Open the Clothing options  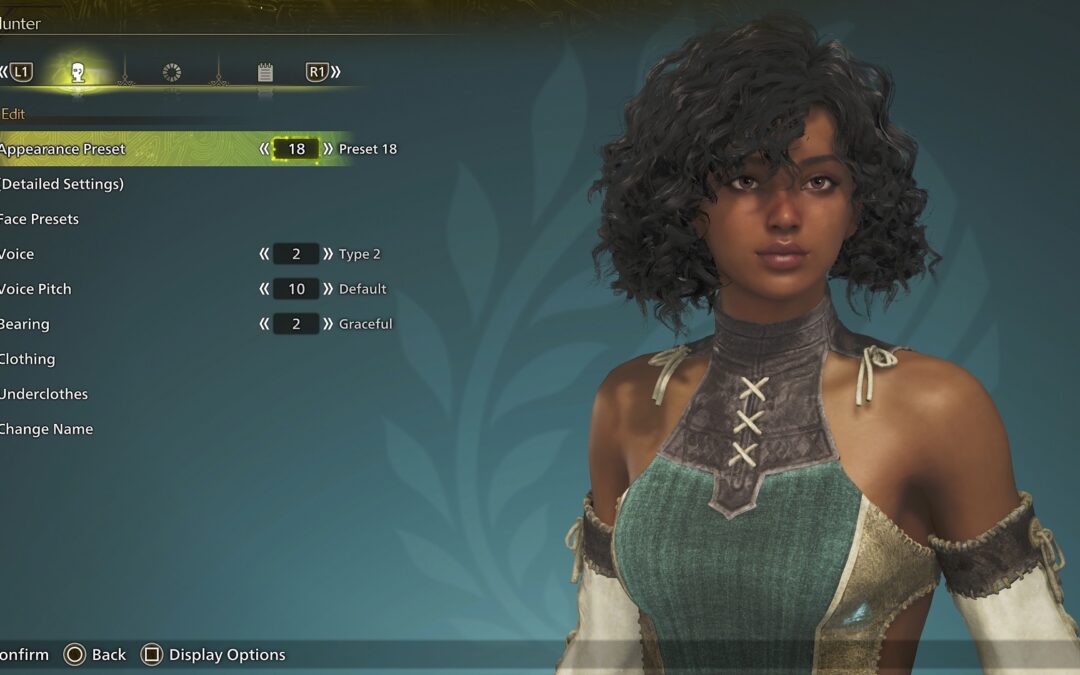coord(28,359)
